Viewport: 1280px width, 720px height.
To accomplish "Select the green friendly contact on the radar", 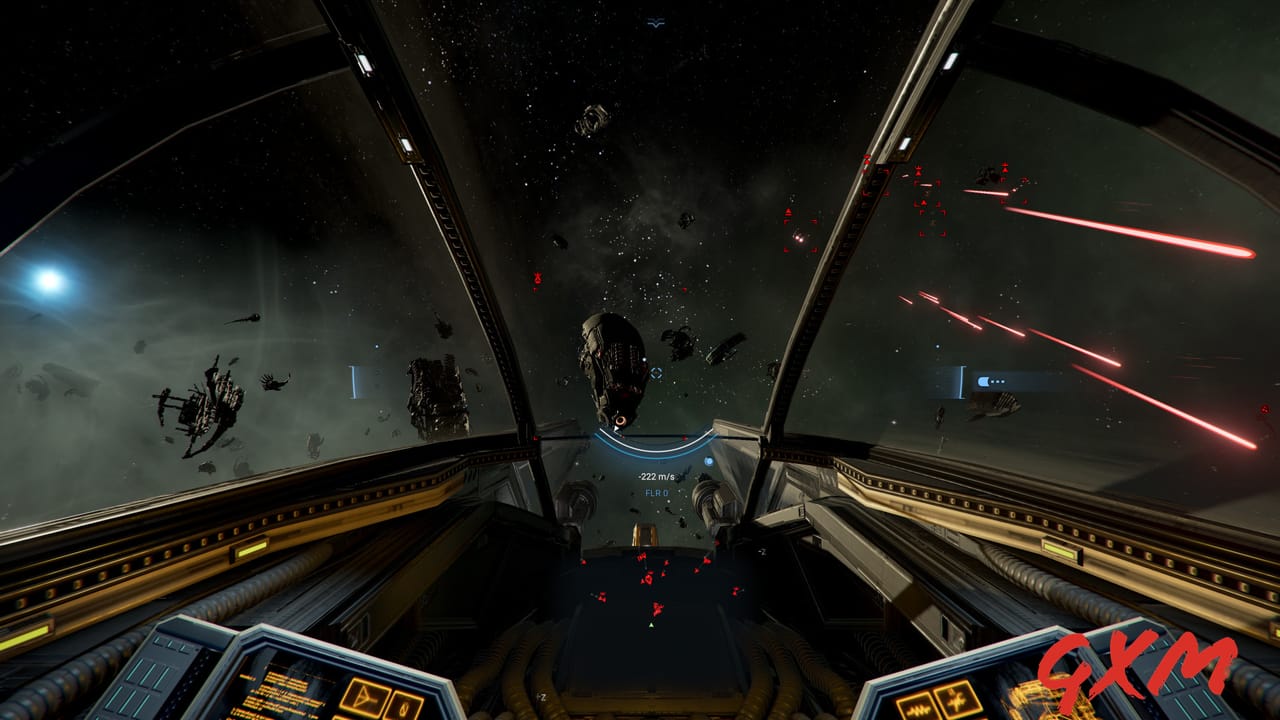I will coord(651,625).
